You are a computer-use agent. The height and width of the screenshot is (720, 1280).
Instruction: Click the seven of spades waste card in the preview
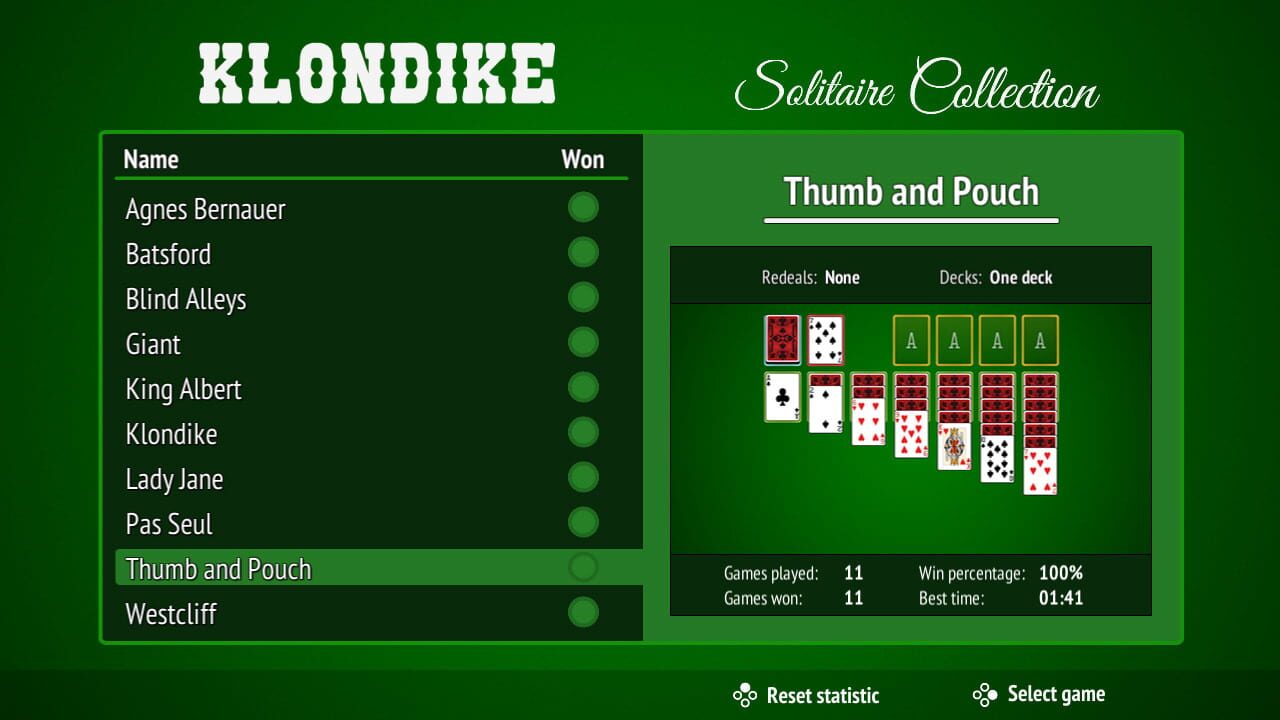(x=825, y=340)
